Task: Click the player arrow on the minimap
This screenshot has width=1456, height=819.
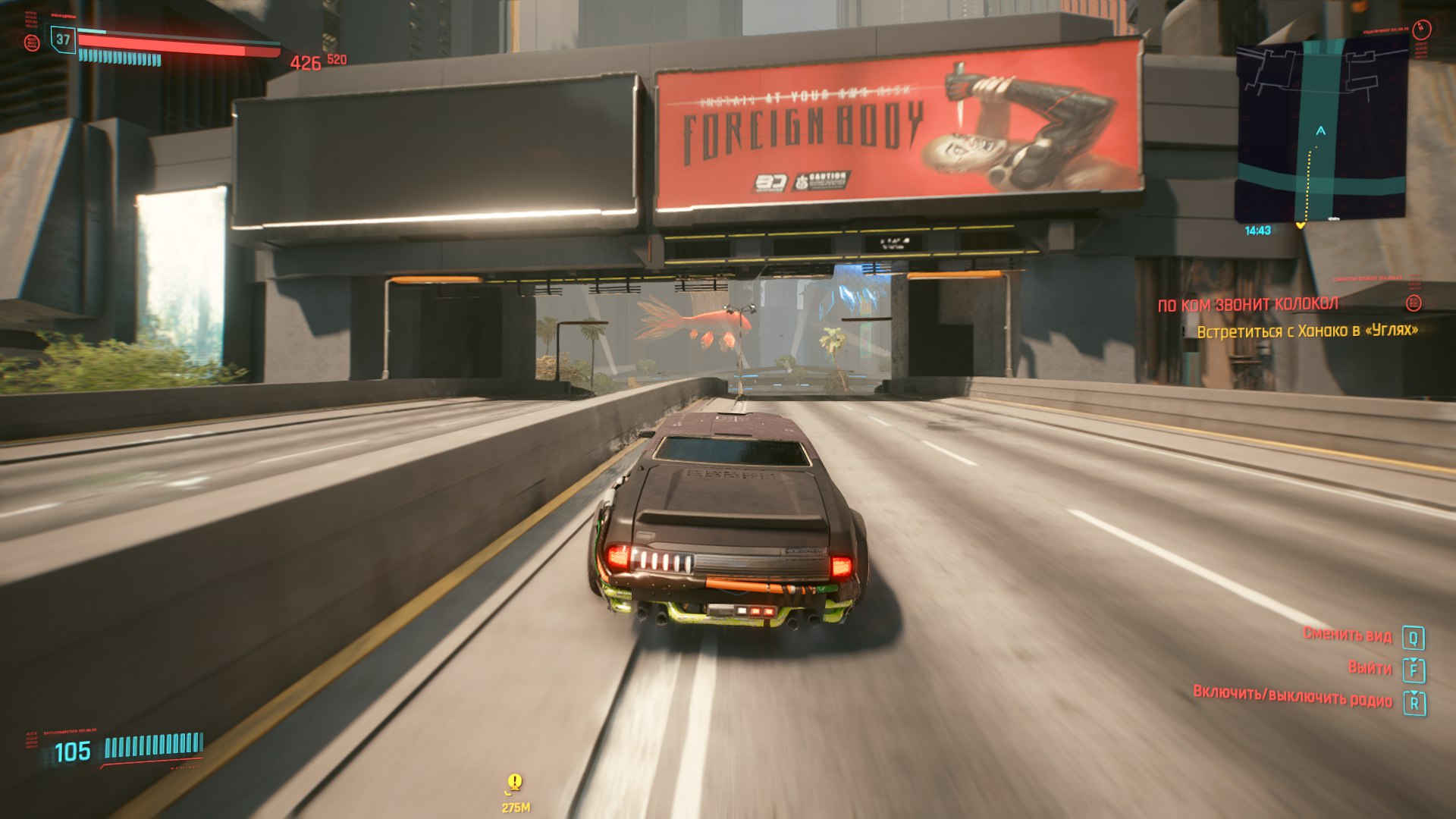Action: [1321, 131]
